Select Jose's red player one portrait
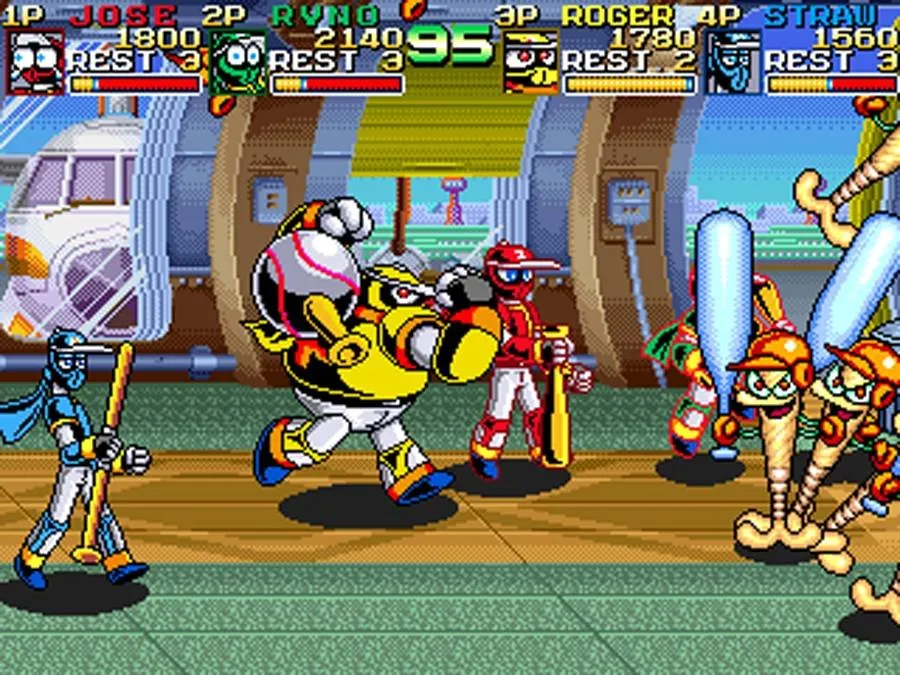Image resolution: width=900 pixels, height=675 pixels. [35, 62]
